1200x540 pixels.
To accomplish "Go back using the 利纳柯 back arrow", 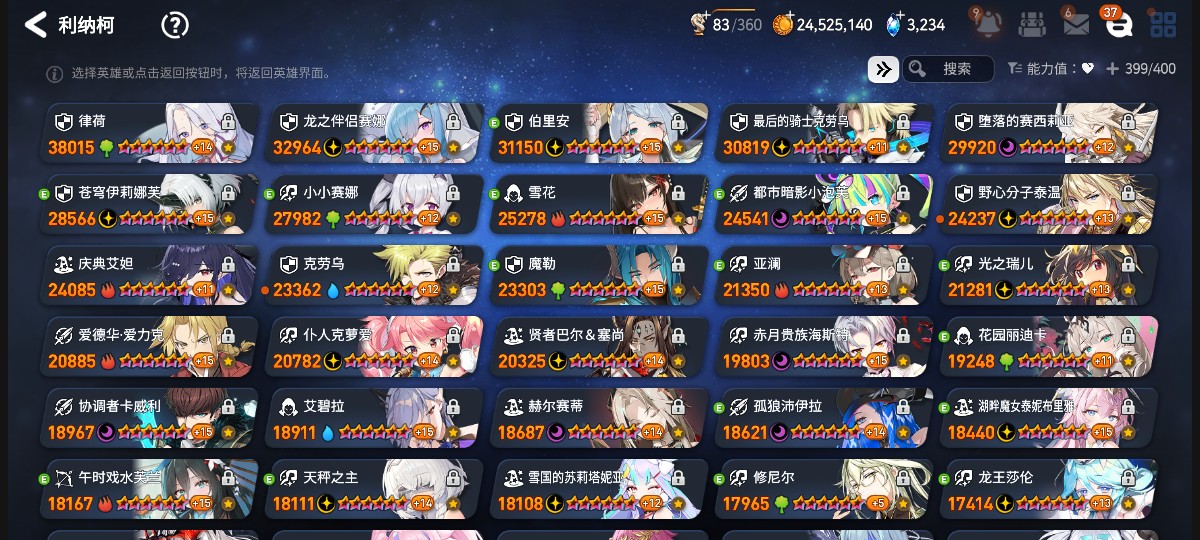I will point(36,25).
